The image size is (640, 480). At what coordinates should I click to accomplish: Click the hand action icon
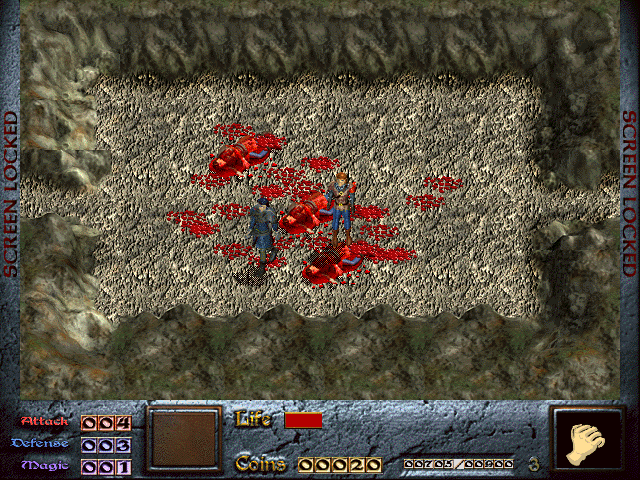pyautogui.click(x=588, y=441)
